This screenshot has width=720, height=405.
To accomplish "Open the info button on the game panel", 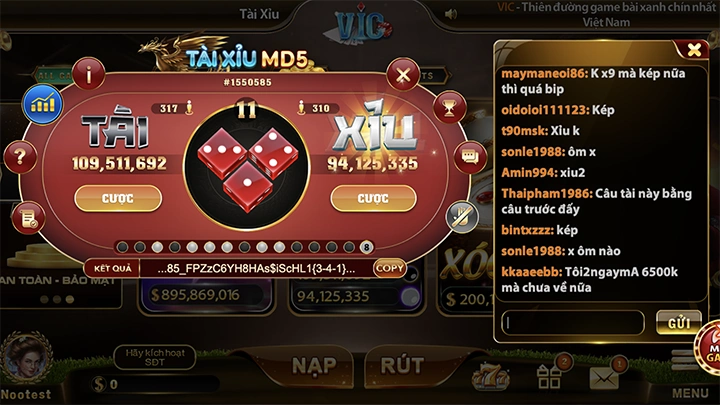I will (91, 73).
